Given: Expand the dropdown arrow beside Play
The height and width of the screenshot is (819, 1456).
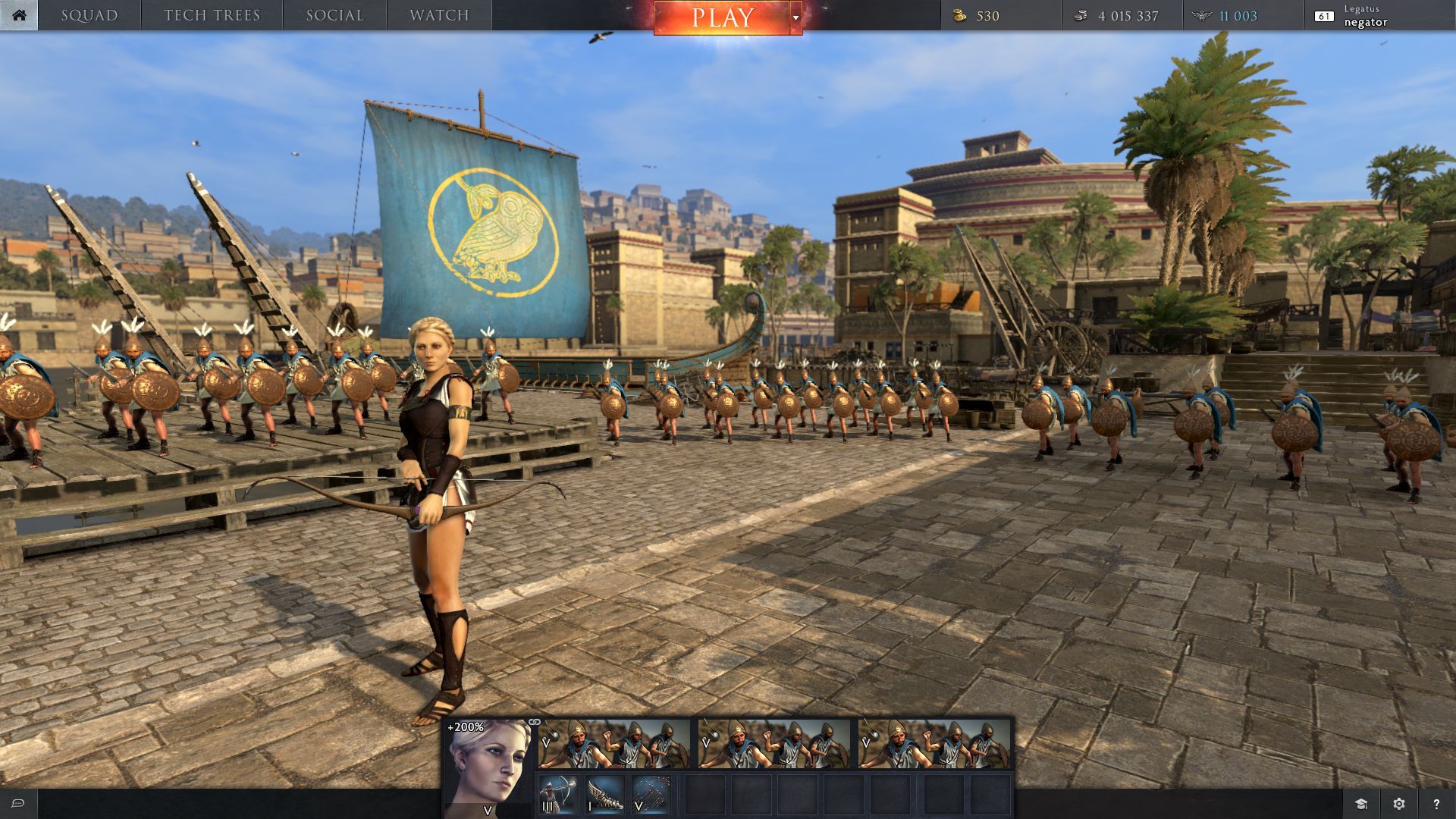Looking at the screenshot, I should pyautogui.click(x=795, y=17).
